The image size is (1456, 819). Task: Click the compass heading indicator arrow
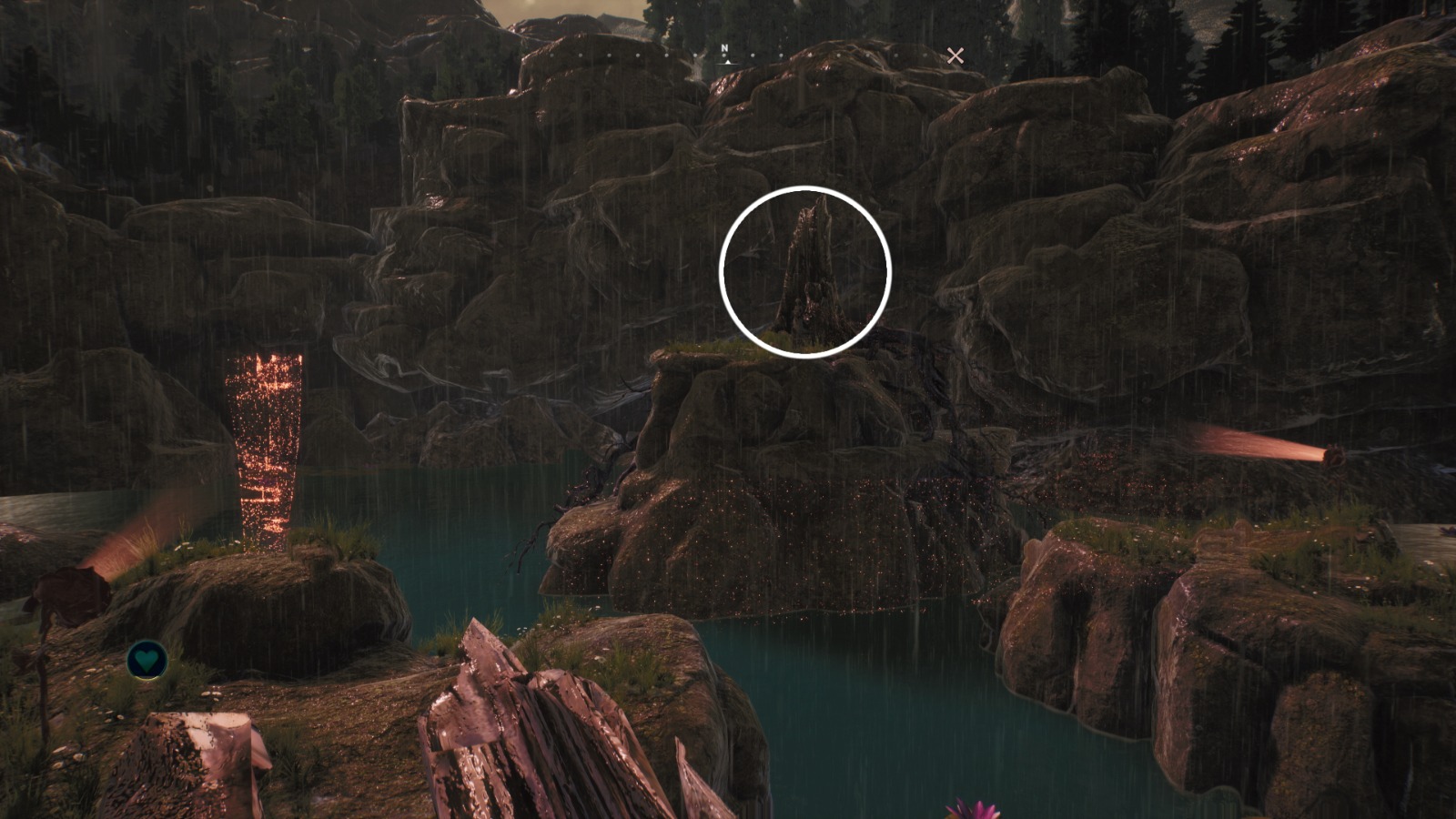tap(728, 63)
